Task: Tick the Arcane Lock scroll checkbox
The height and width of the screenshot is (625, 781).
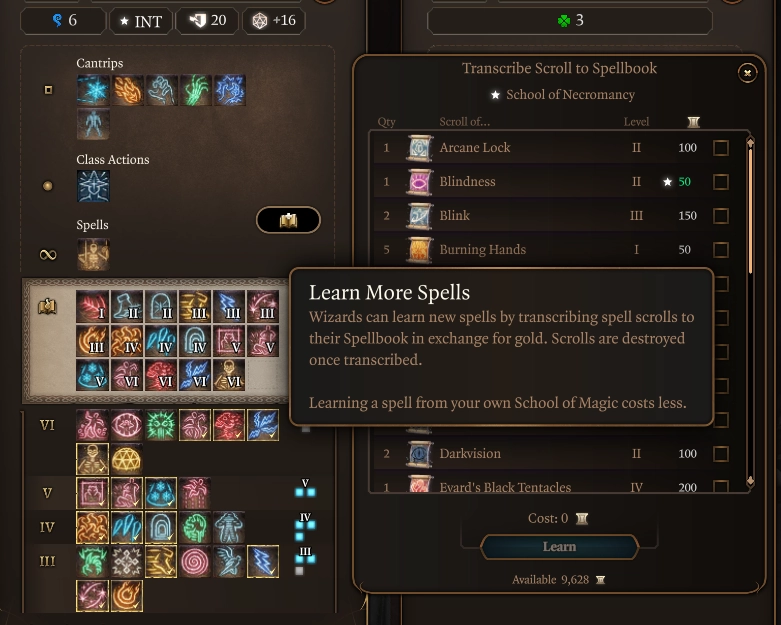Action: pyautogui.click(x=721, y=148)
